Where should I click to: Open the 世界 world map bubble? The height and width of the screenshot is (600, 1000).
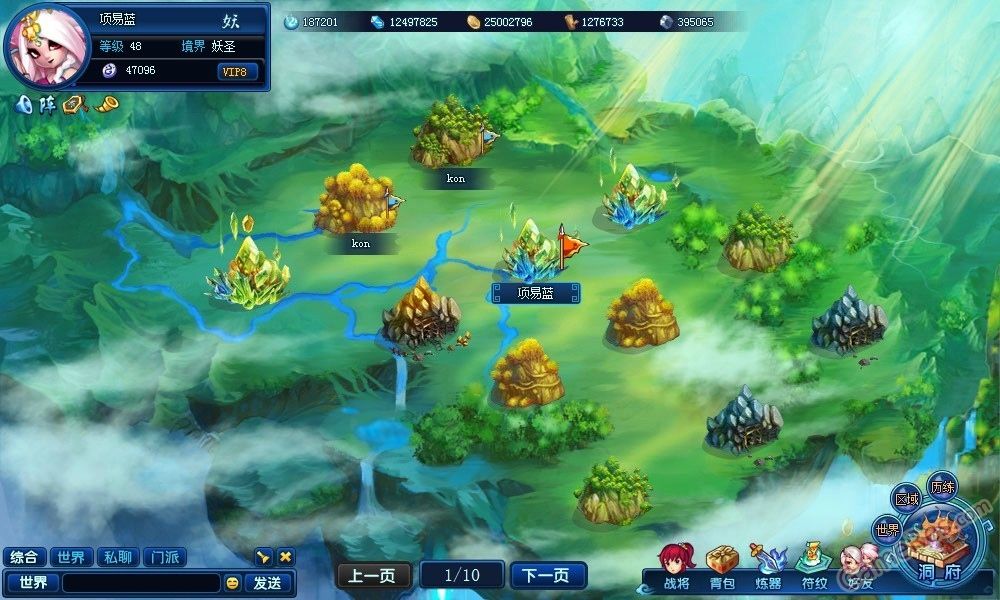click(x=887, y=529)
